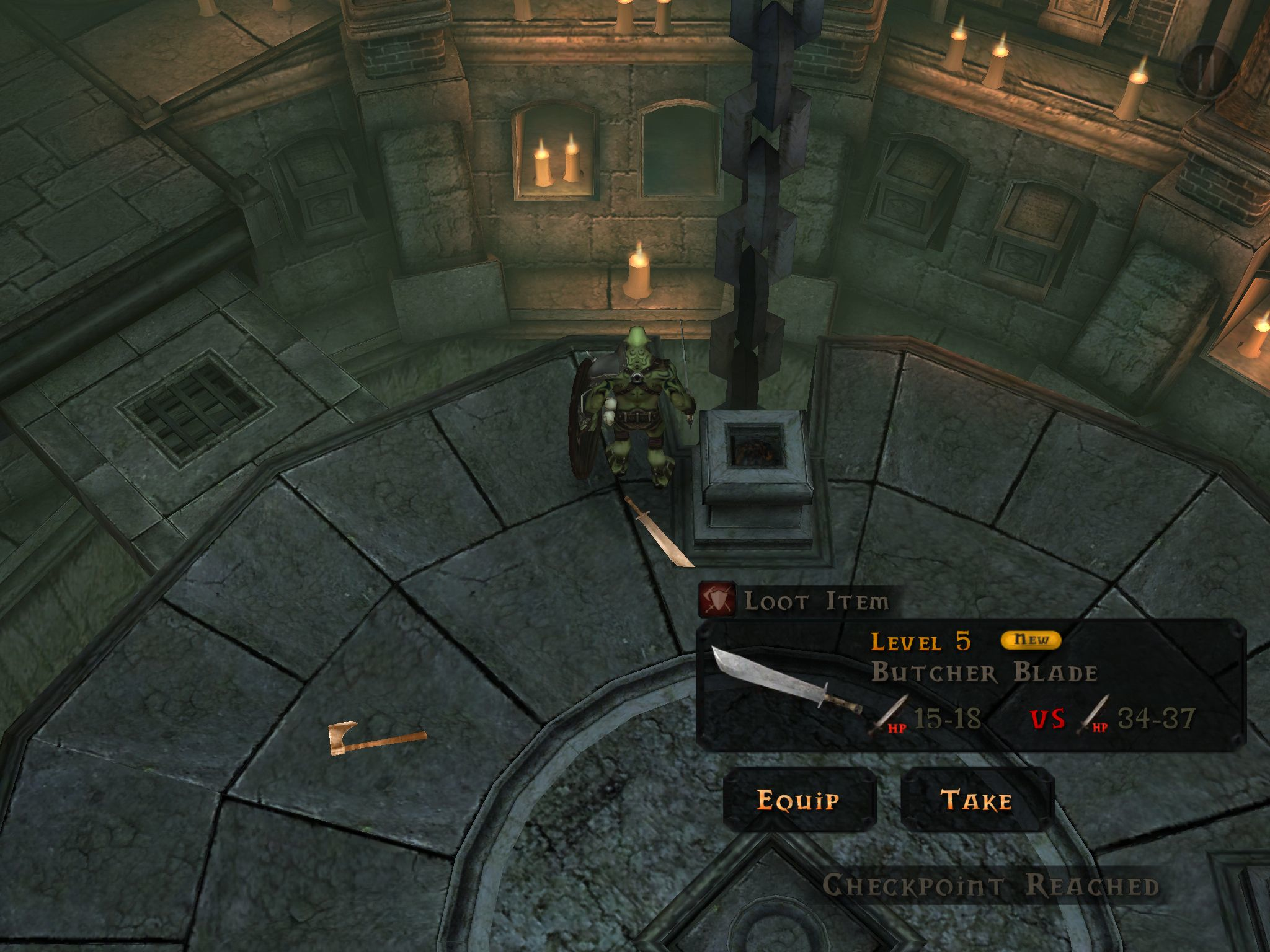Screen dimensions: 1270x952
Task: Equip the Butcher Blade
Action: (799, 800)
